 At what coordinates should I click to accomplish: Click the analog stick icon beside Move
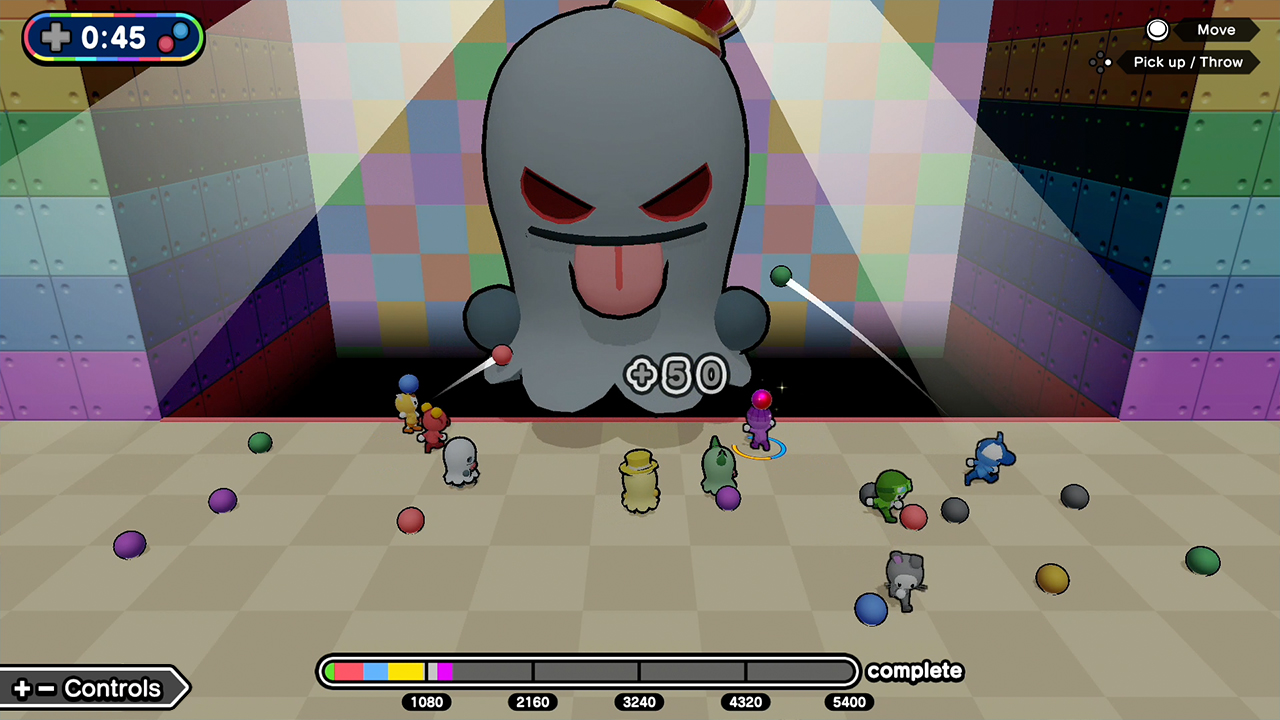1157,30
